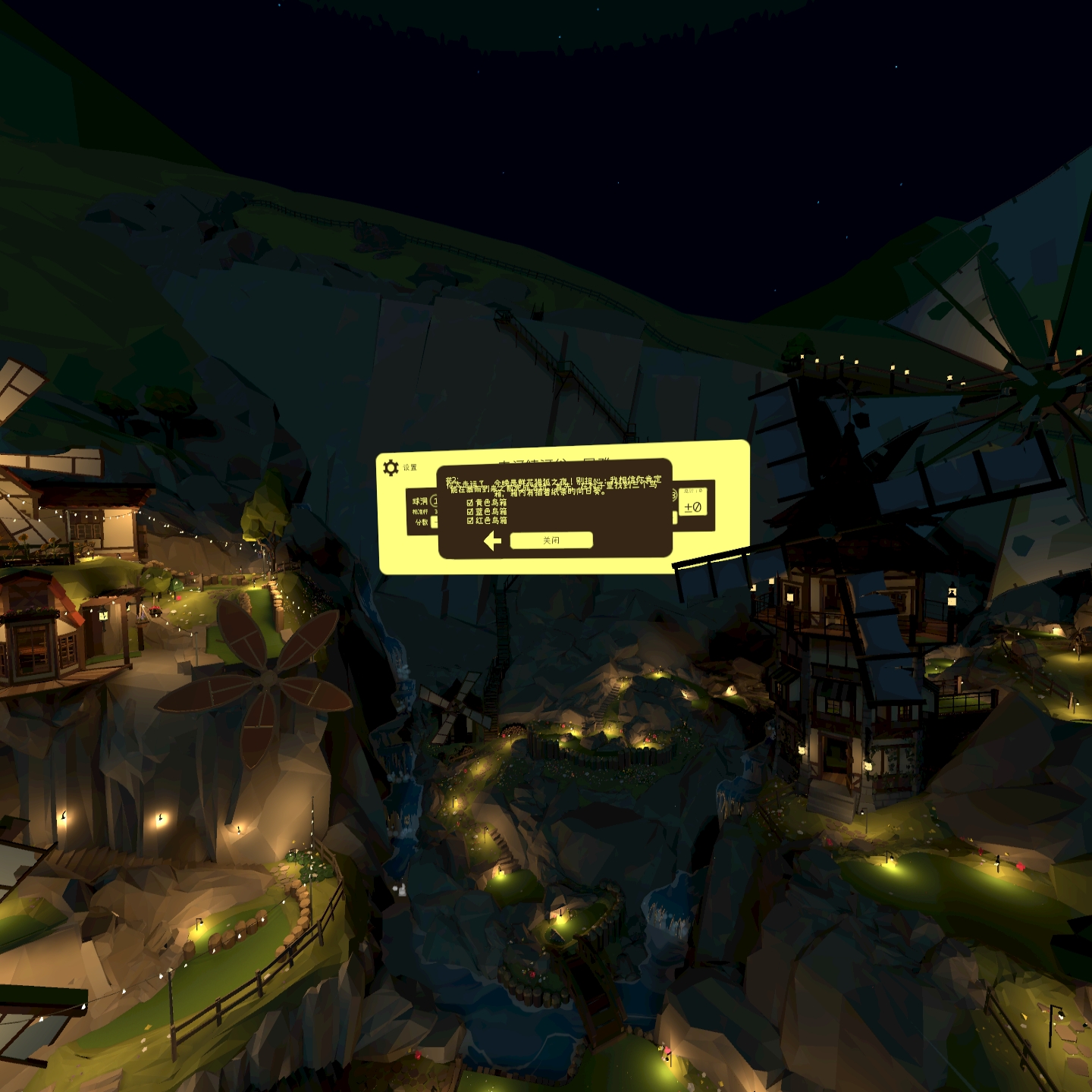Click the 总计: 0 total display

(x=692, y=489)
